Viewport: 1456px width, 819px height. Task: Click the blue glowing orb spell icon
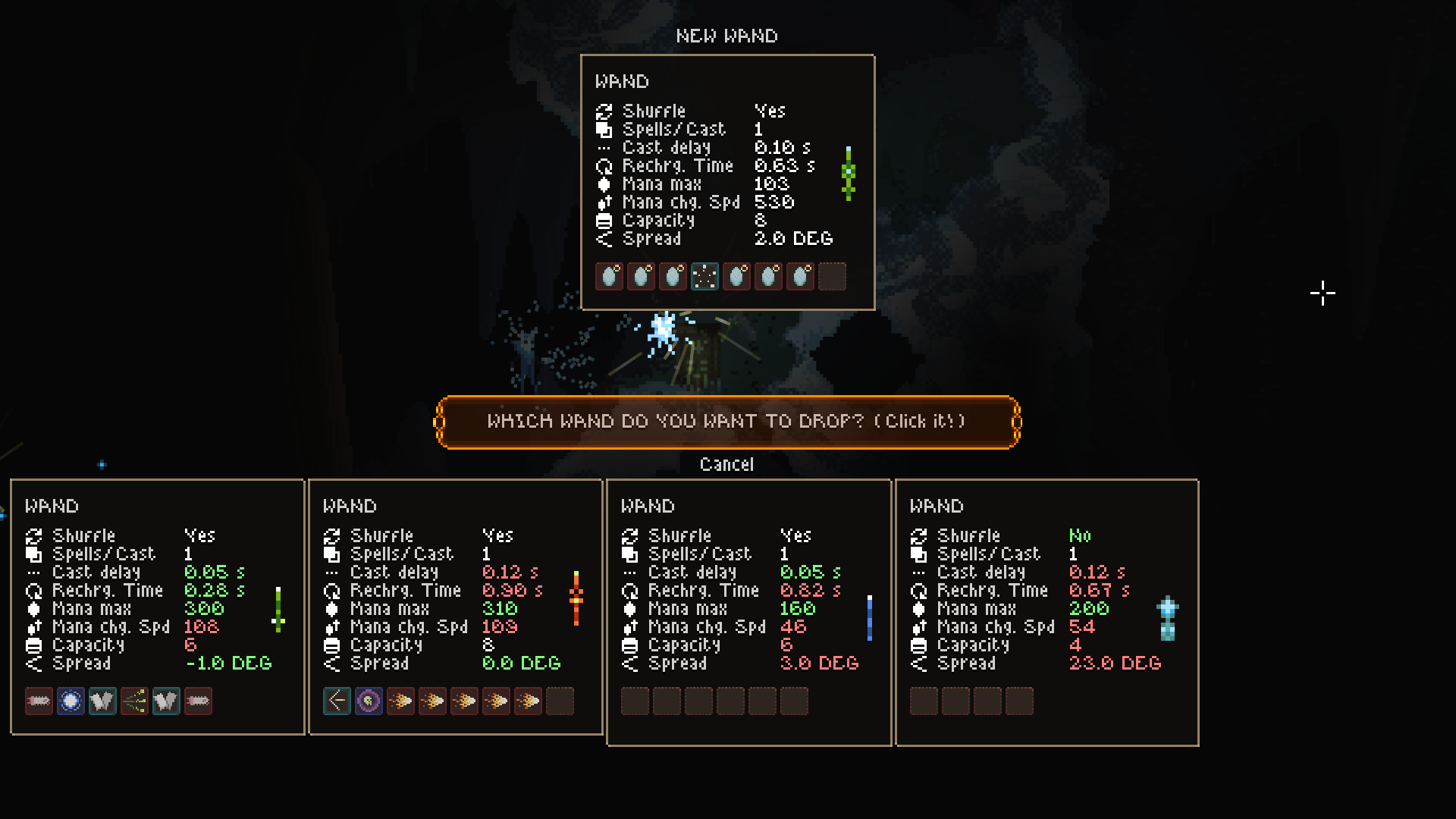point(71,701)
